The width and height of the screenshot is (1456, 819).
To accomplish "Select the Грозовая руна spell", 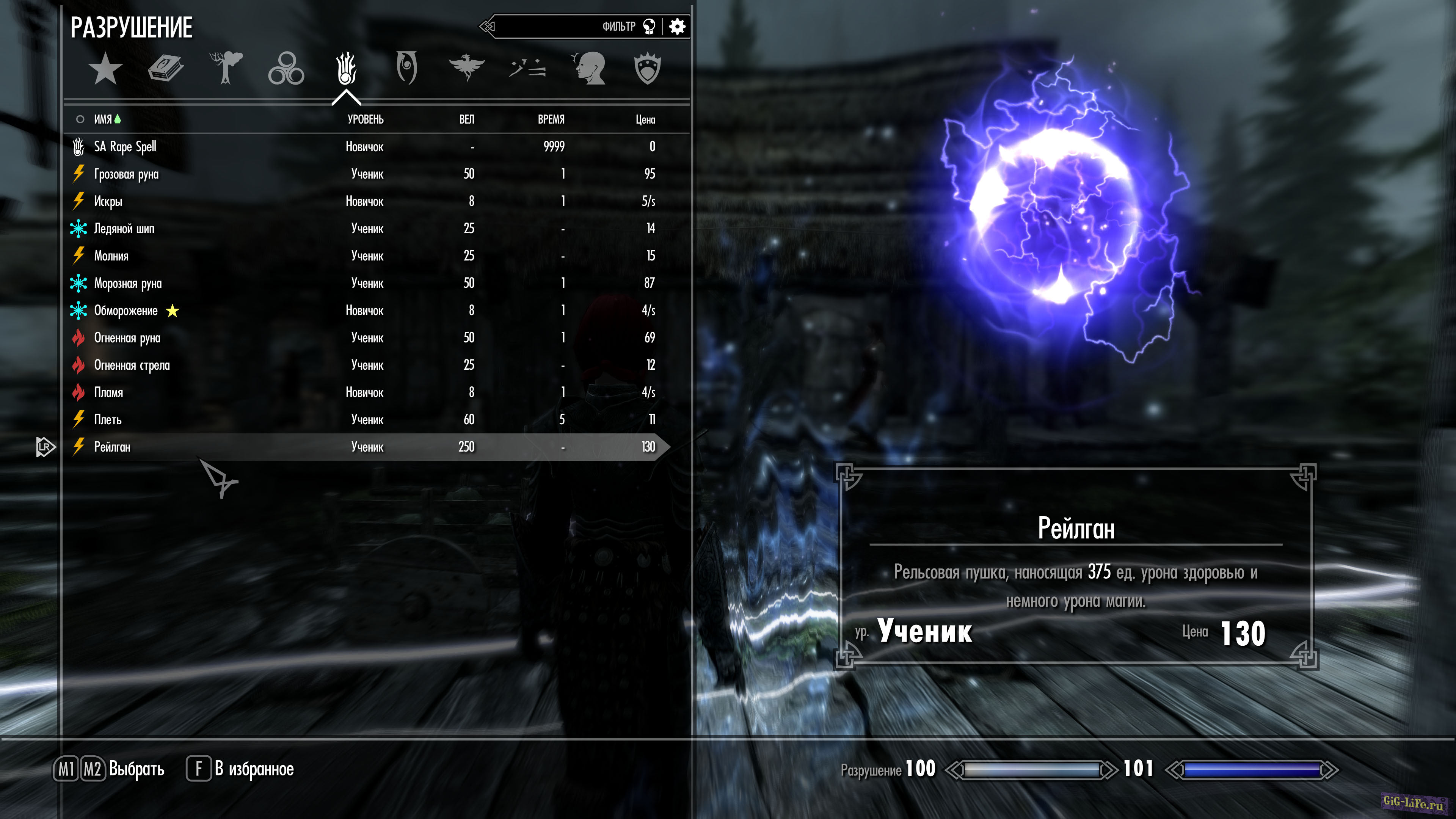I will 126,174.
